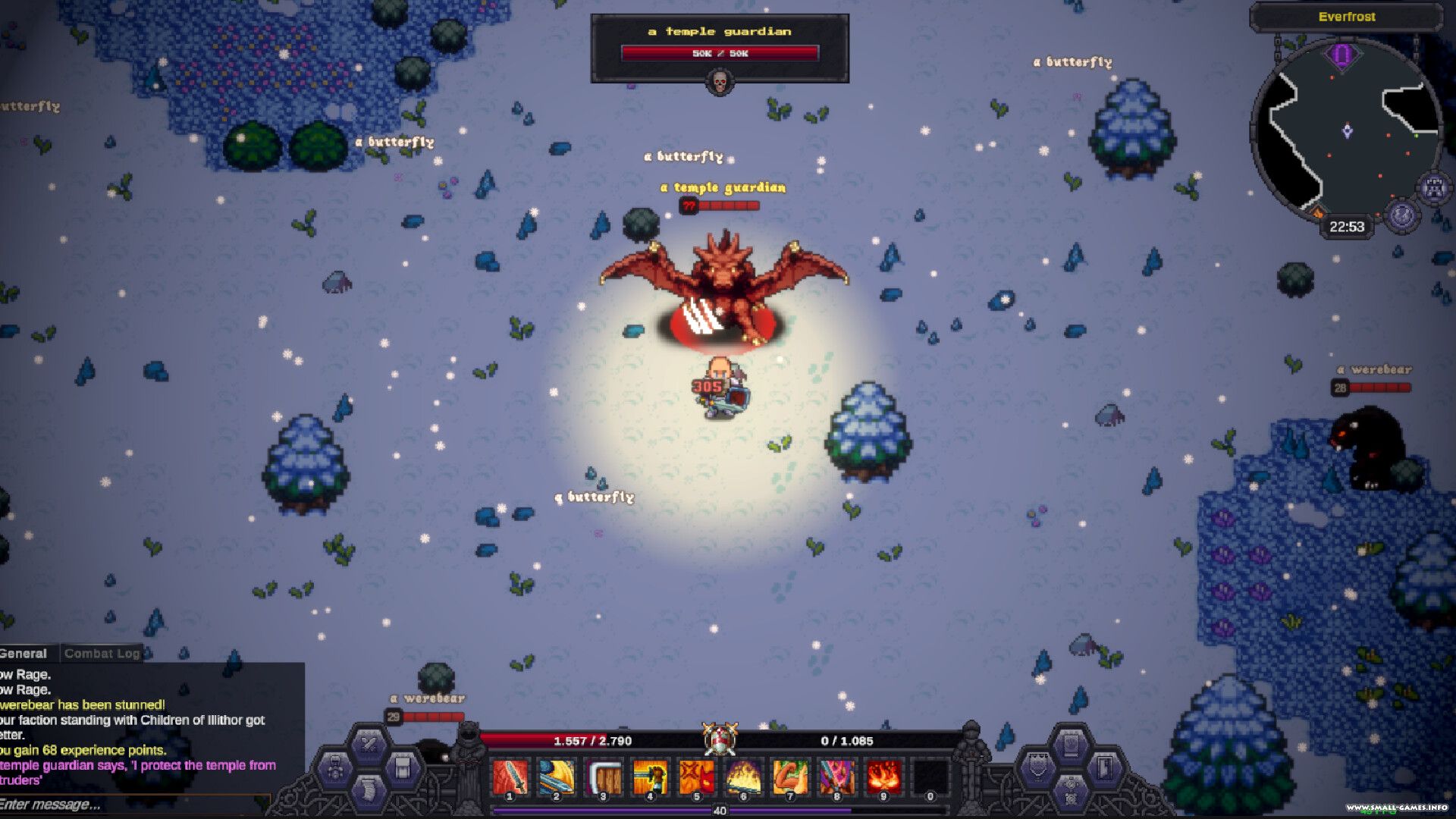Open the book hexagon menu button
The image size is (1456, 819).
point(1070,743)
